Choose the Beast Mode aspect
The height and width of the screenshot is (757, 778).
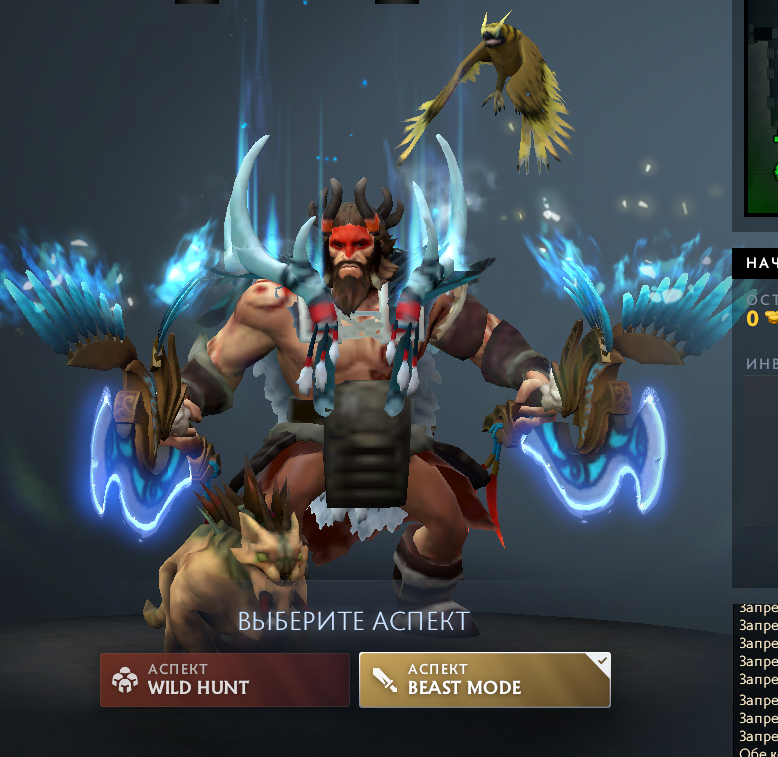click(484, 680)
